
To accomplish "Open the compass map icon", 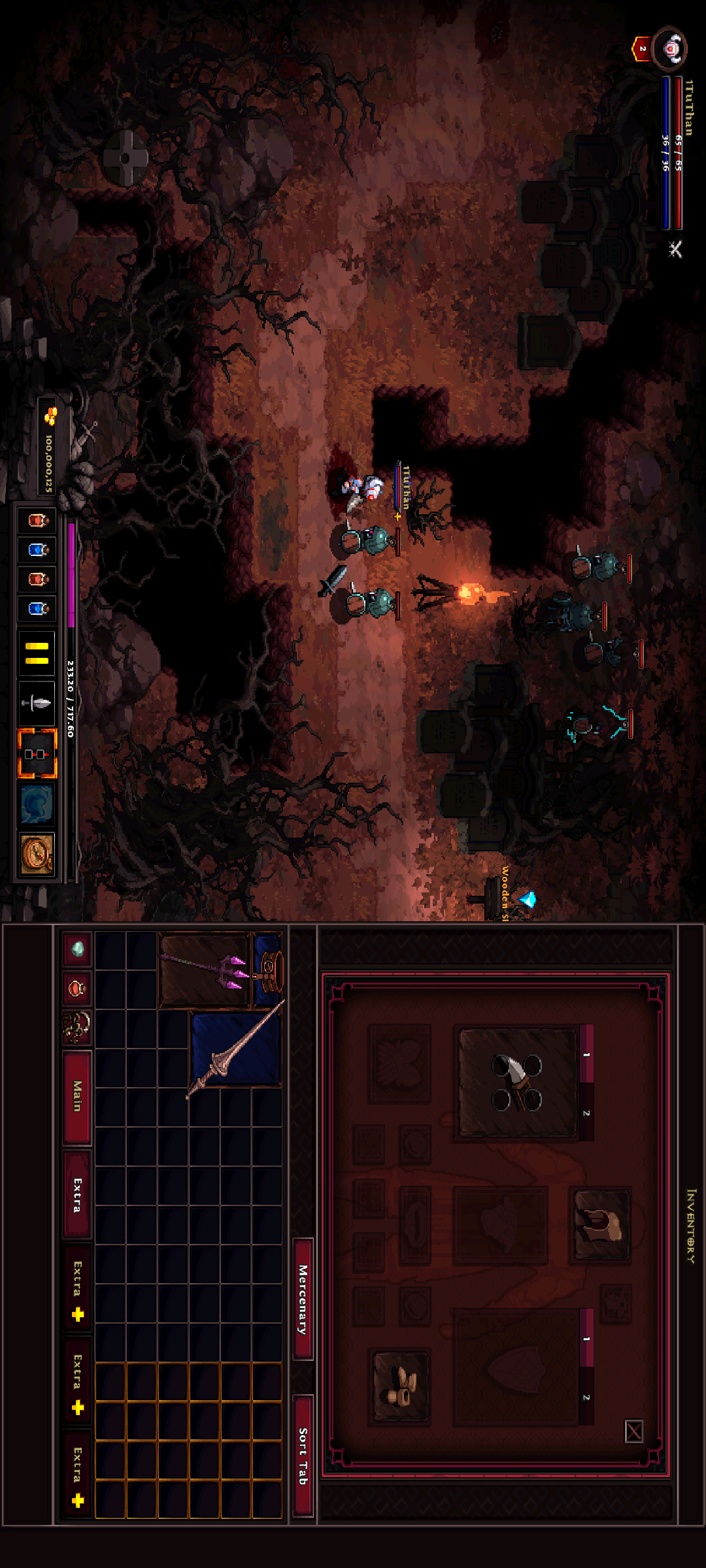I will [x=37, y=854].
